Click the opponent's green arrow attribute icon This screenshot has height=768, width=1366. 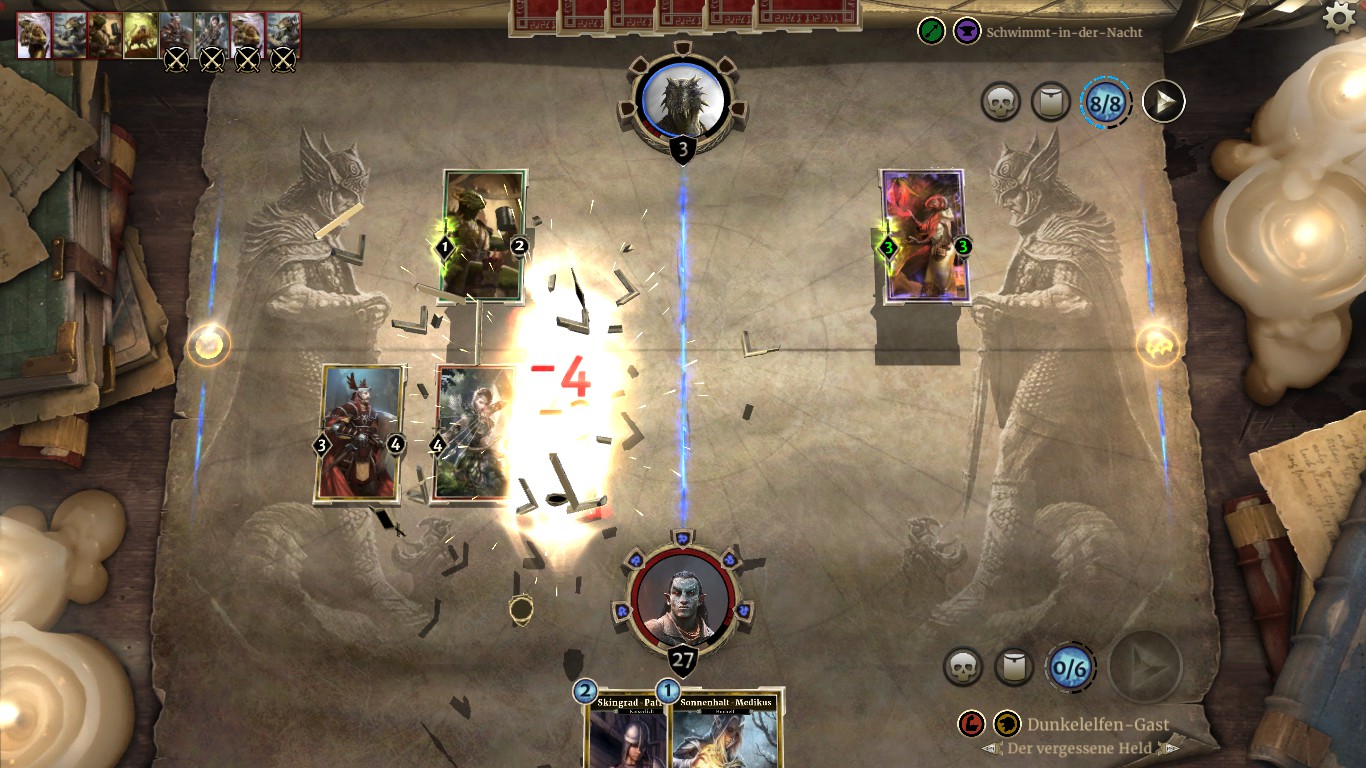pyautogui.click(x=931, y=31)
